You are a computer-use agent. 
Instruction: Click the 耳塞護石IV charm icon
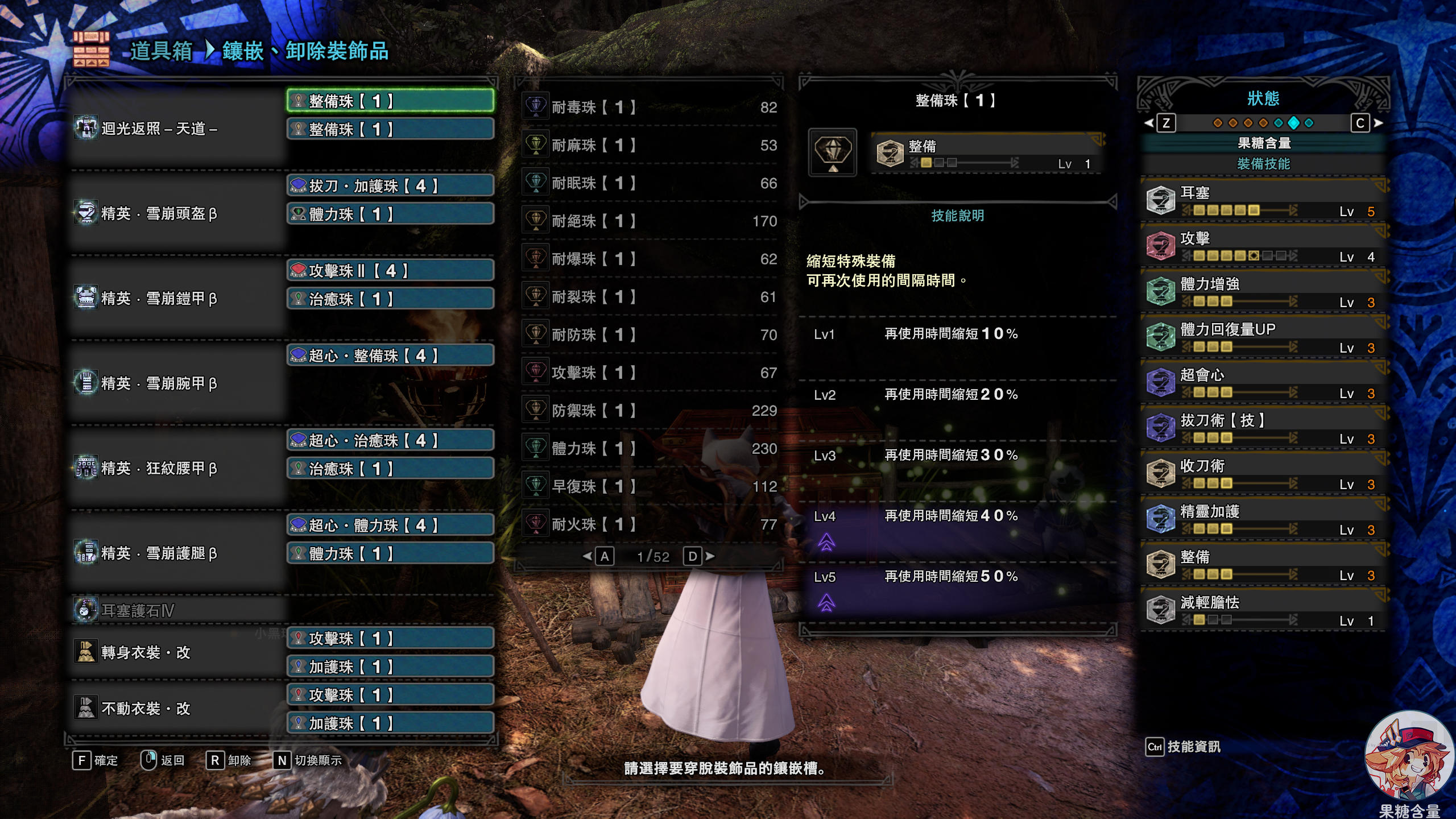[x=85, y=610]
